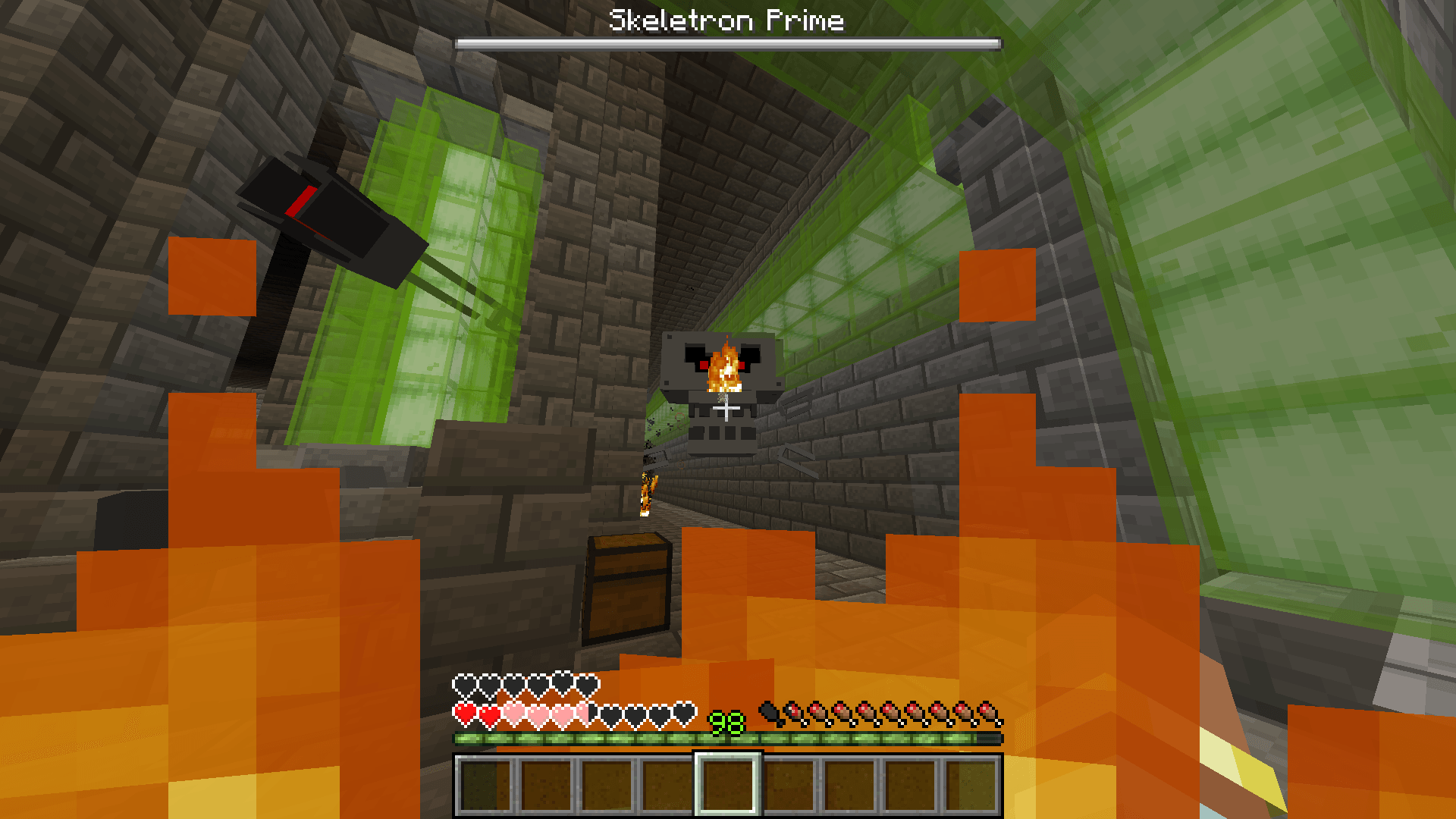Click the boss health bar above the title

(x=726, y=43)
